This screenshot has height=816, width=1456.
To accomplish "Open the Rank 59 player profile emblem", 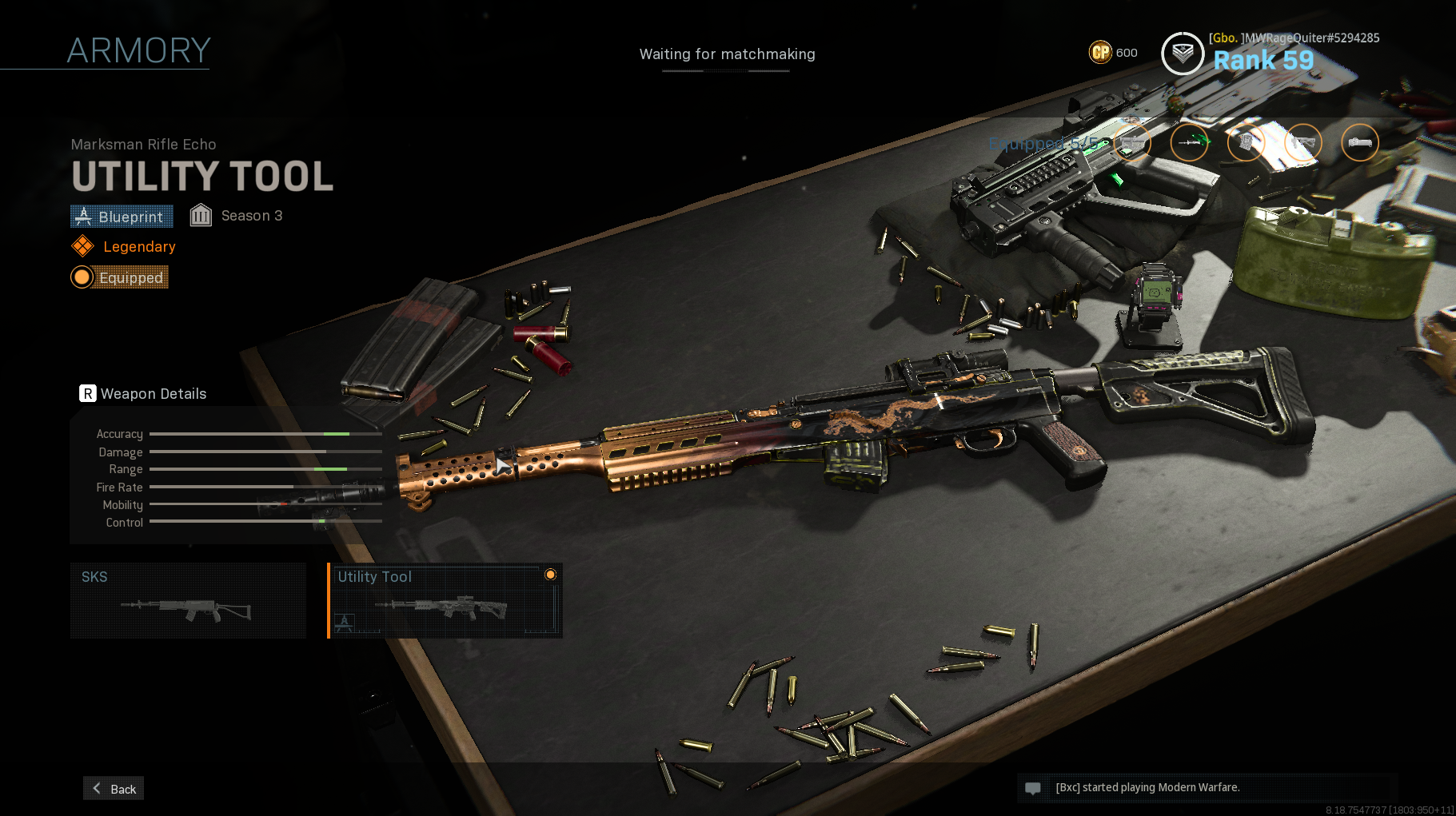I will (x=1183, y=54).
